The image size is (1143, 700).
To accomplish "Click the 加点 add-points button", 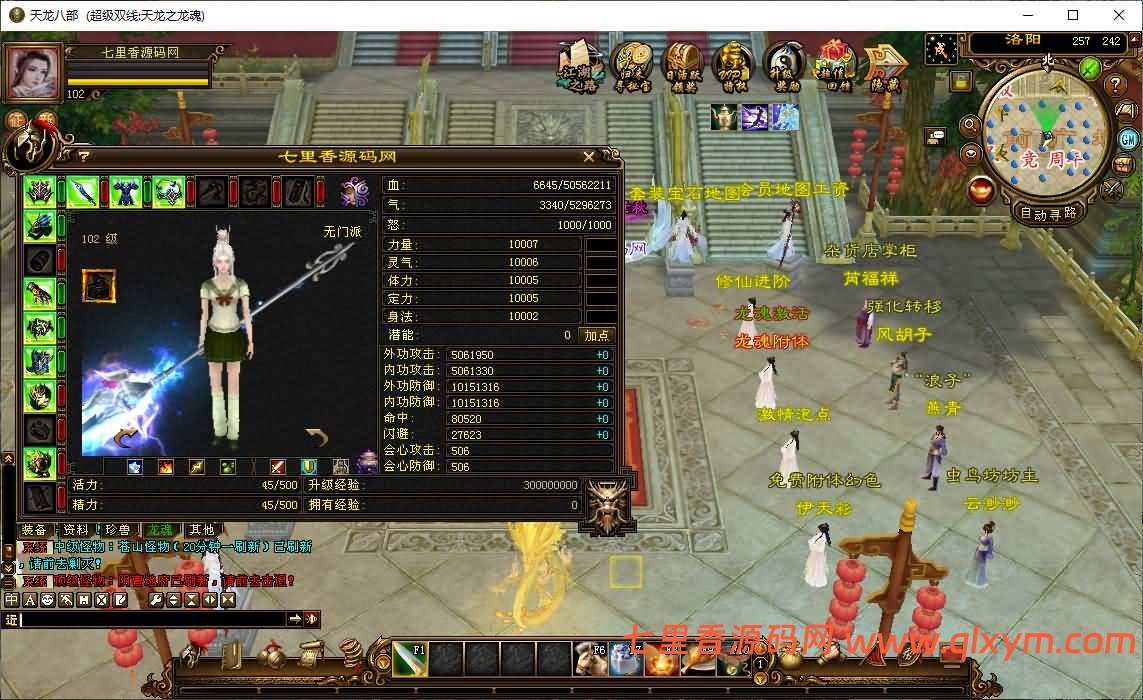I will pyautogui.click(x=597, y=335).
